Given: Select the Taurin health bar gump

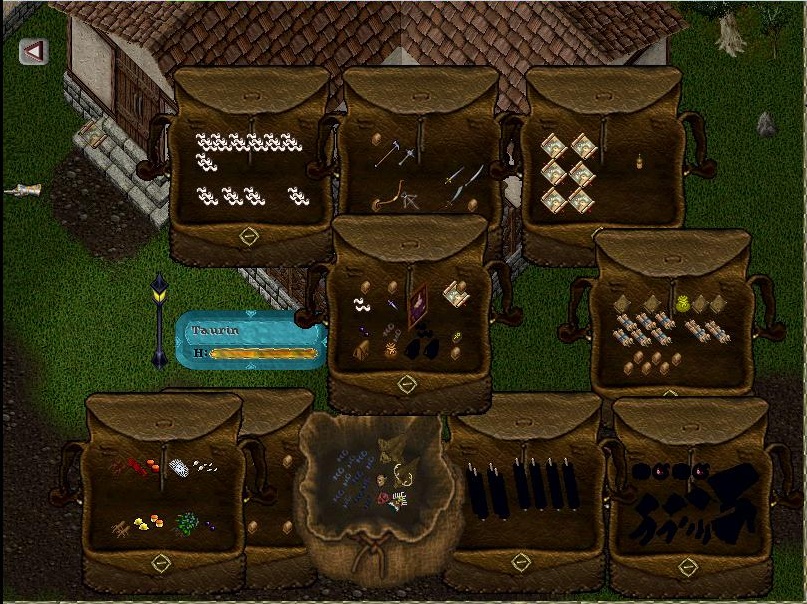Looking at the screenshot, I should pos(251,340).
